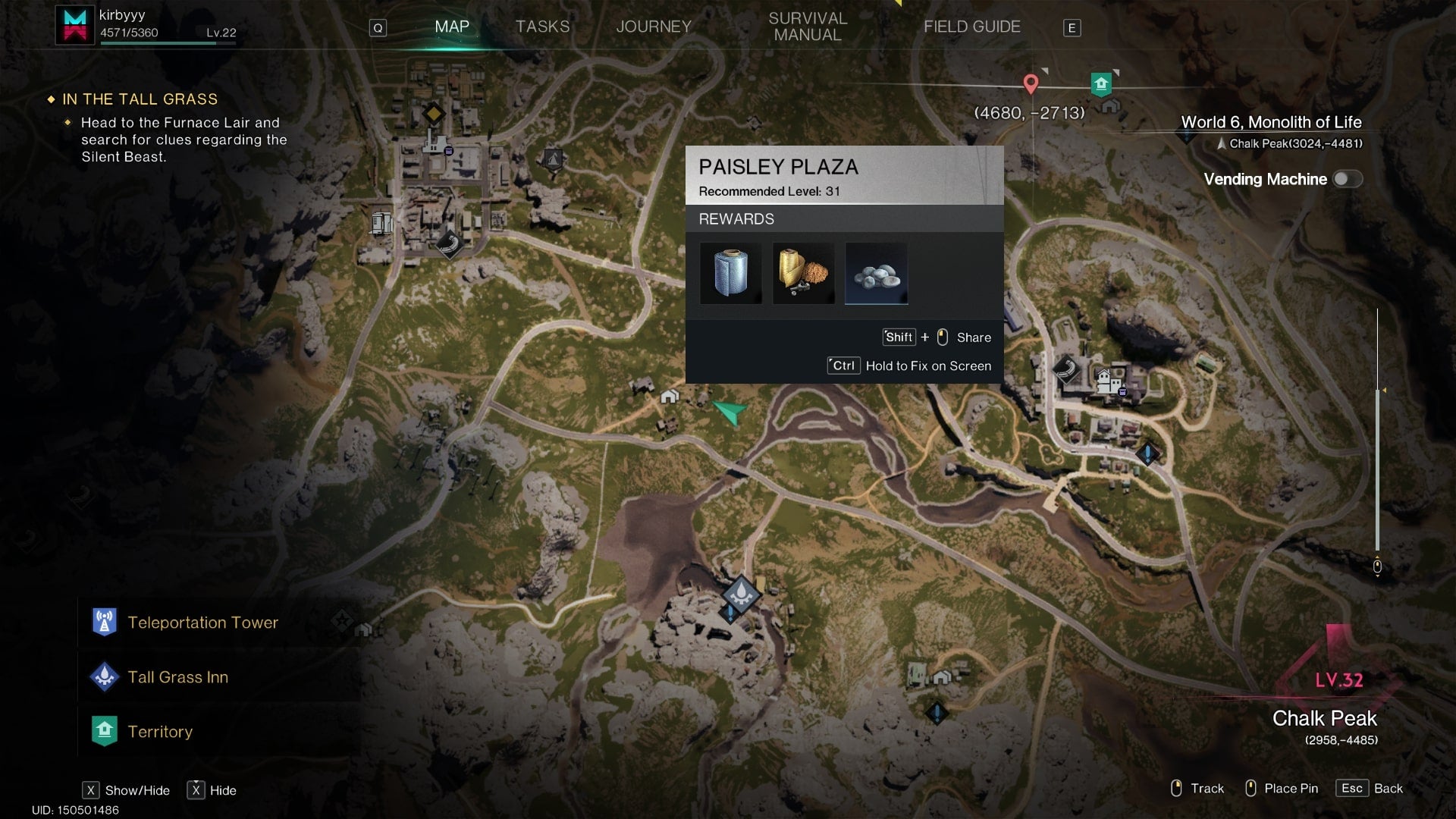Select the Teleportation Tower legend entry
The height and width of the screenshot is (819, 1456).
pyautogui.click(x=202, y=623)
